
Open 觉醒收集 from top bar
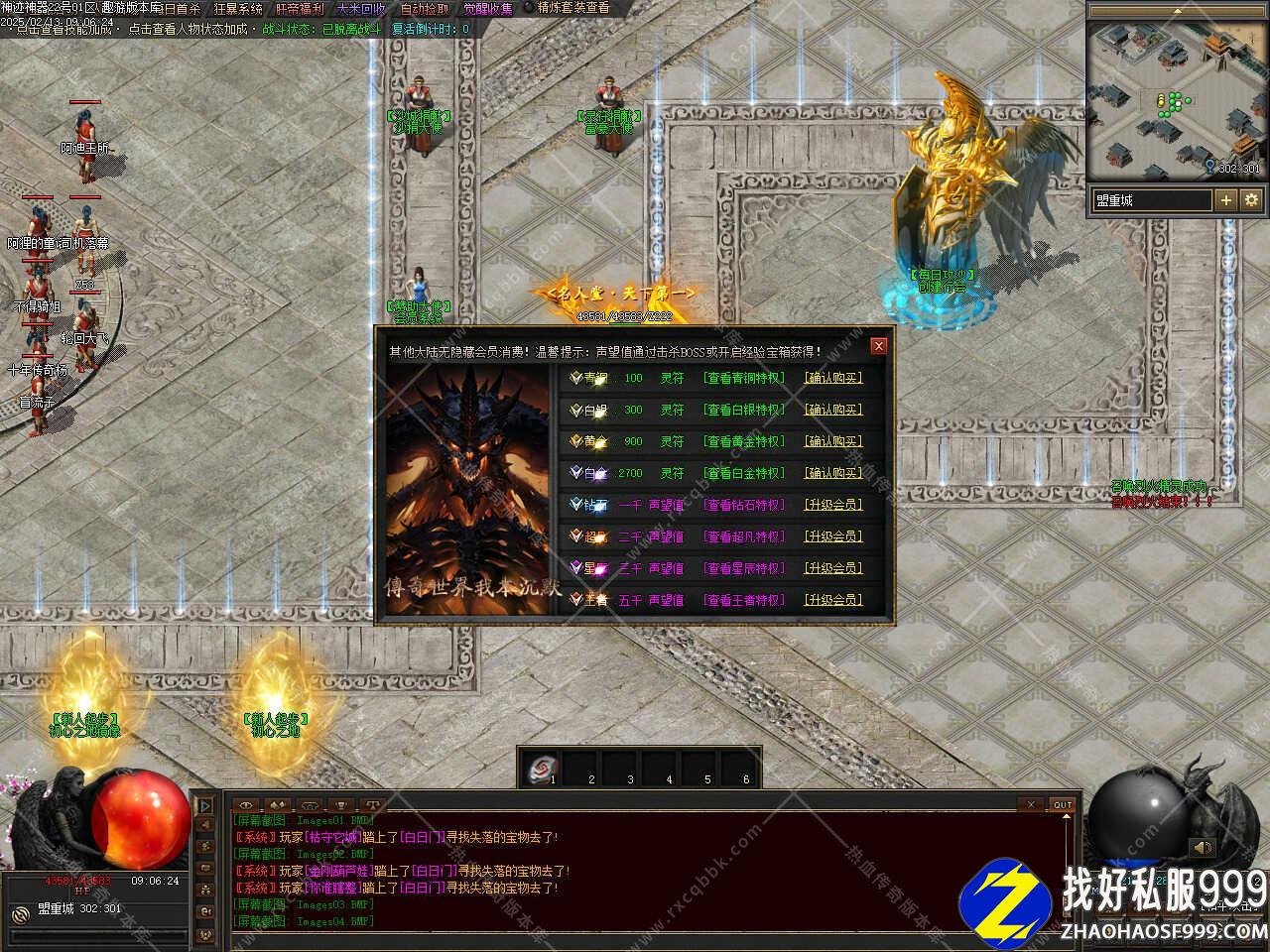[488, 9]
